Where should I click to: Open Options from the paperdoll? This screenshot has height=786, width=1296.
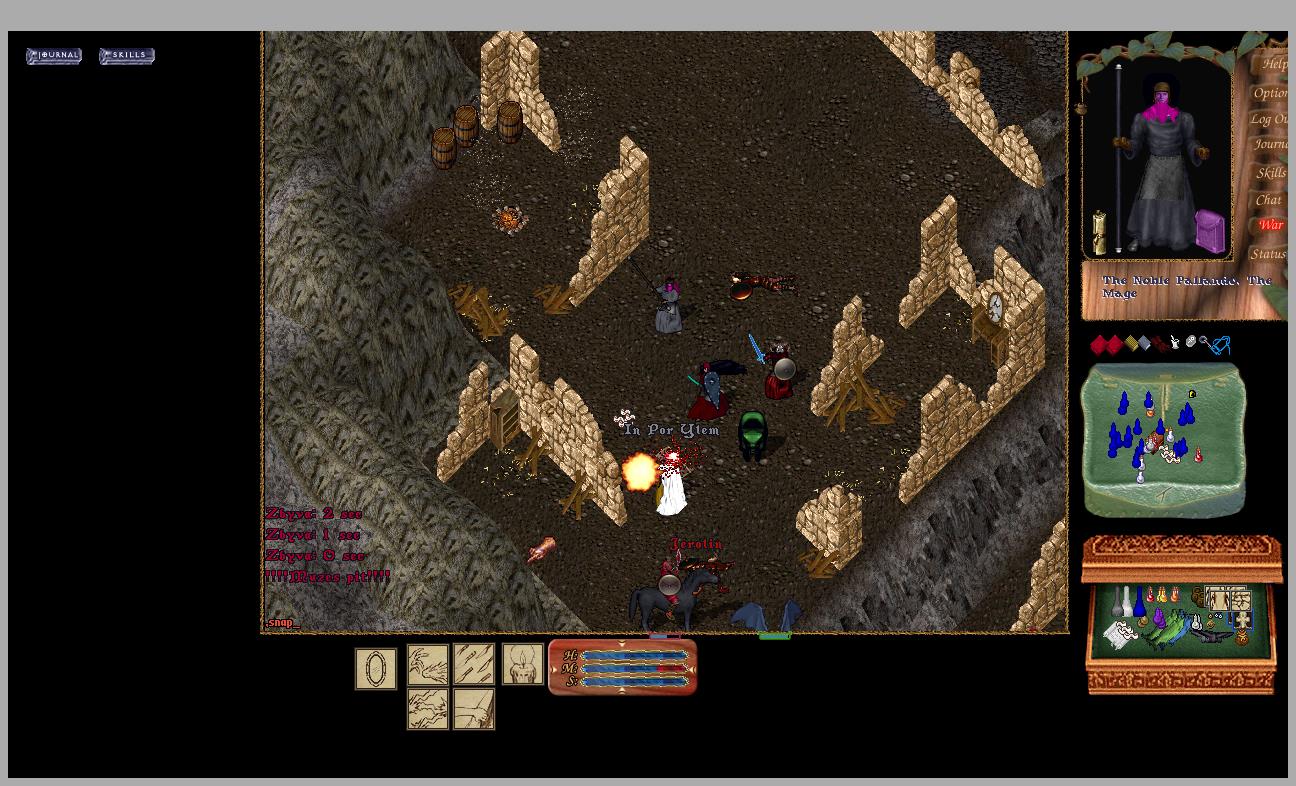point(1270,93)
